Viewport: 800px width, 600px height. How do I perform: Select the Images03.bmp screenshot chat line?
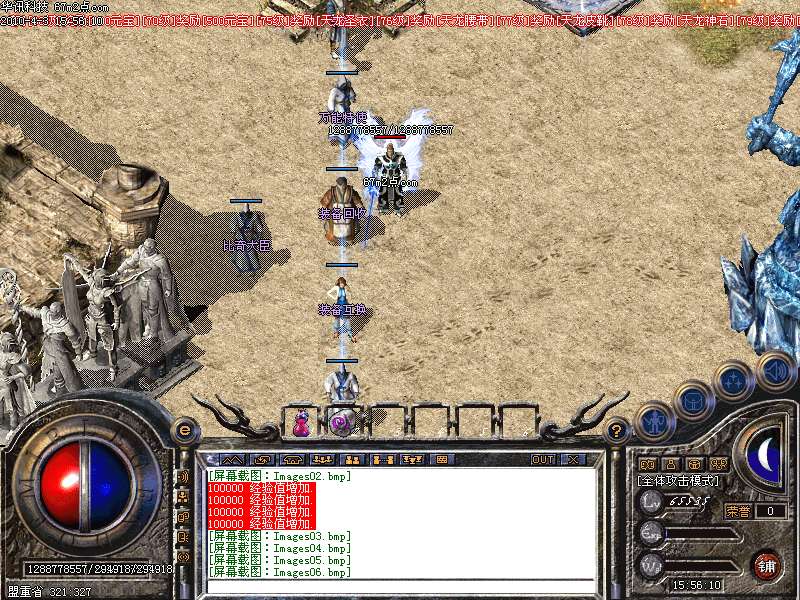pyautogui.click(x=281, y=536)
